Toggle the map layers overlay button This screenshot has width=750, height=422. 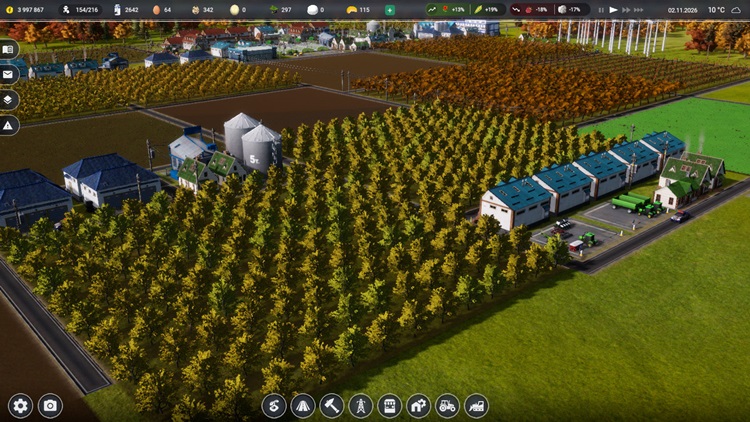click(9, 99)
